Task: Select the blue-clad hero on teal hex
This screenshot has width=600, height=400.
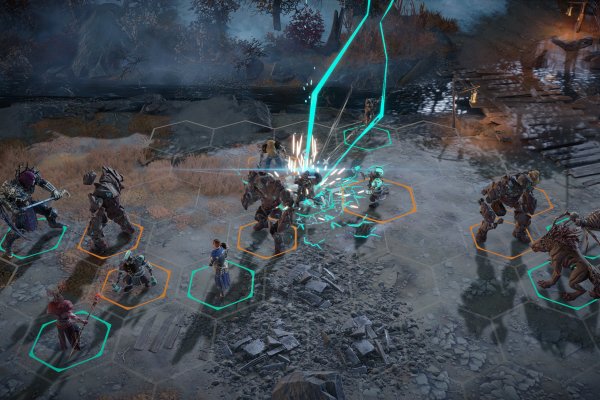Action: (x=218, y=266)
